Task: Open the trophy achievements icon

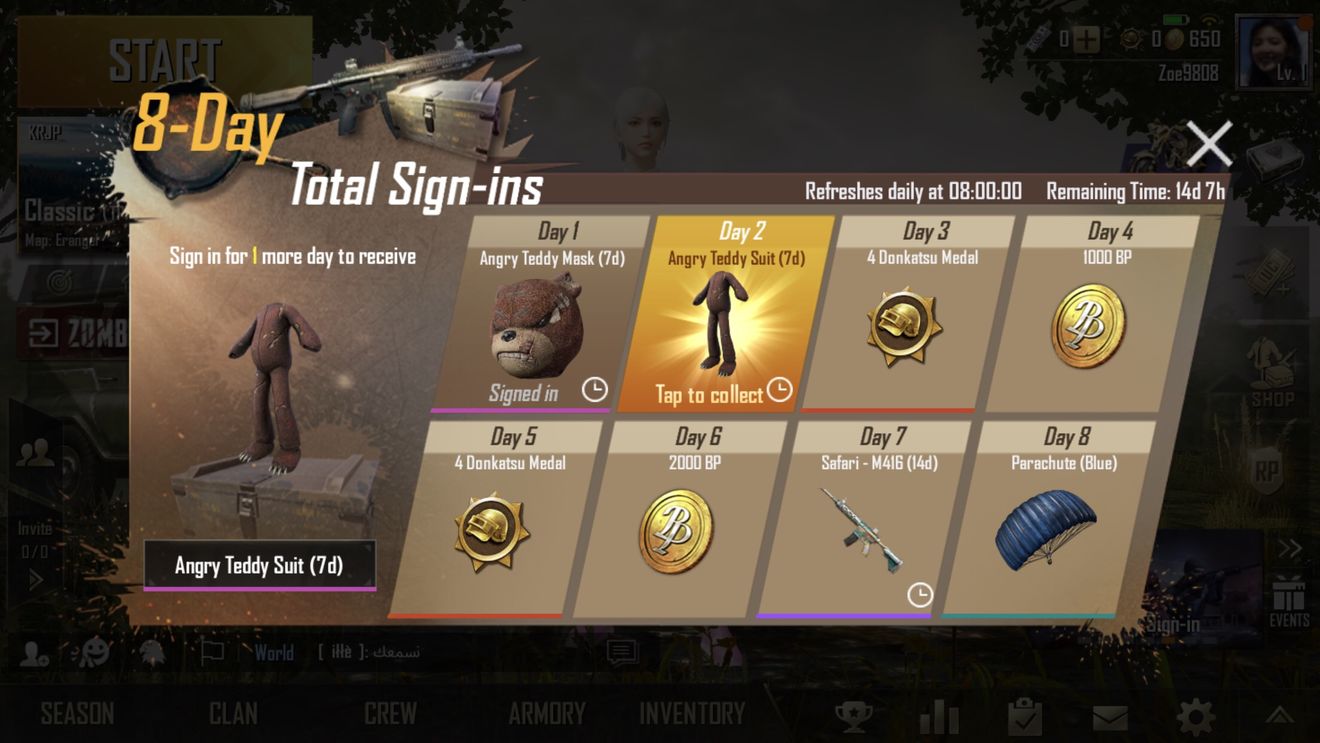Action: [854, 716]
